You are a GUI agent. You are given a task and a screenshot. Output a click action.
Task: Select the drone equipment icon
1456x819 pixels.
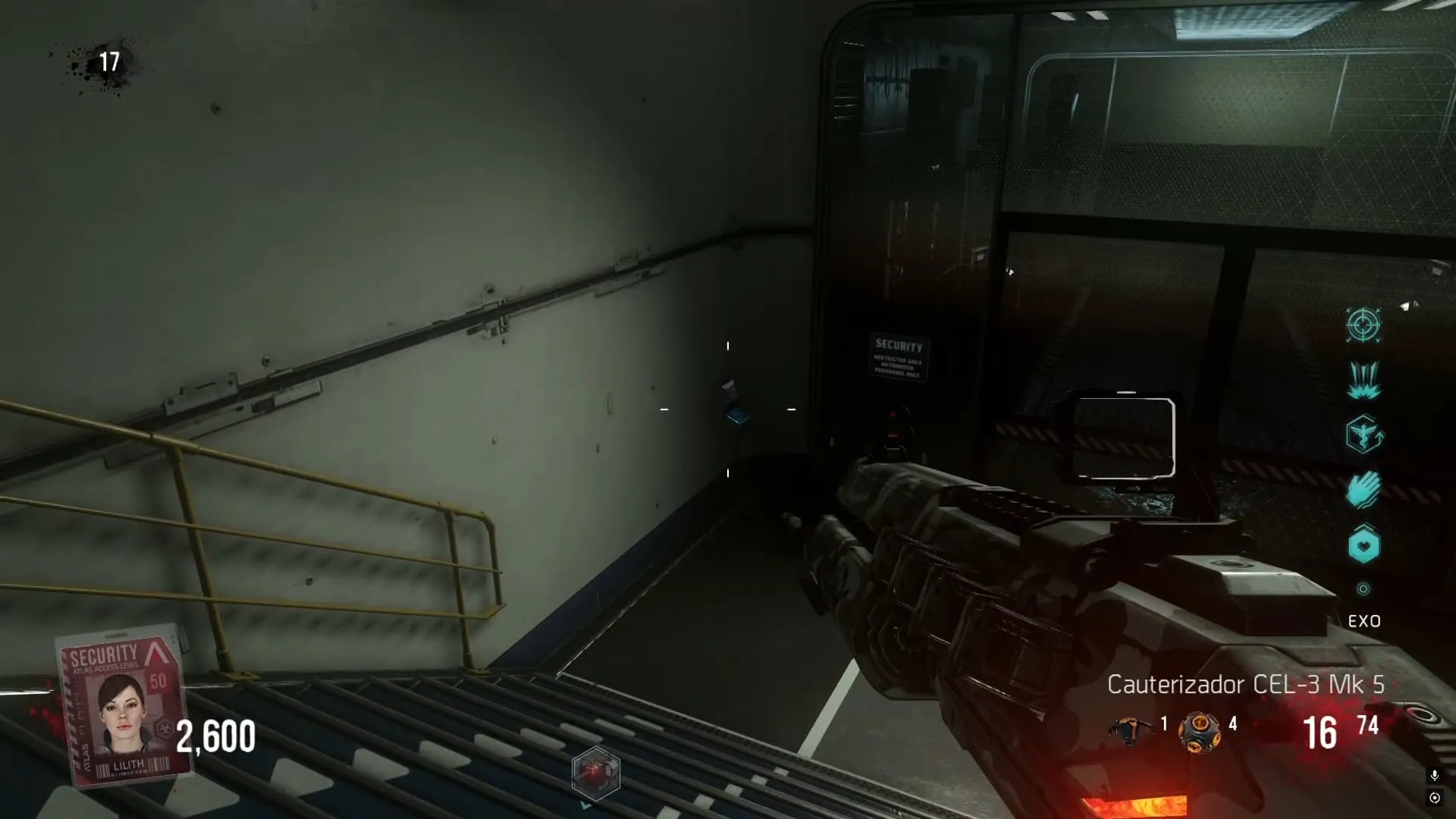tap(1131, 730)
